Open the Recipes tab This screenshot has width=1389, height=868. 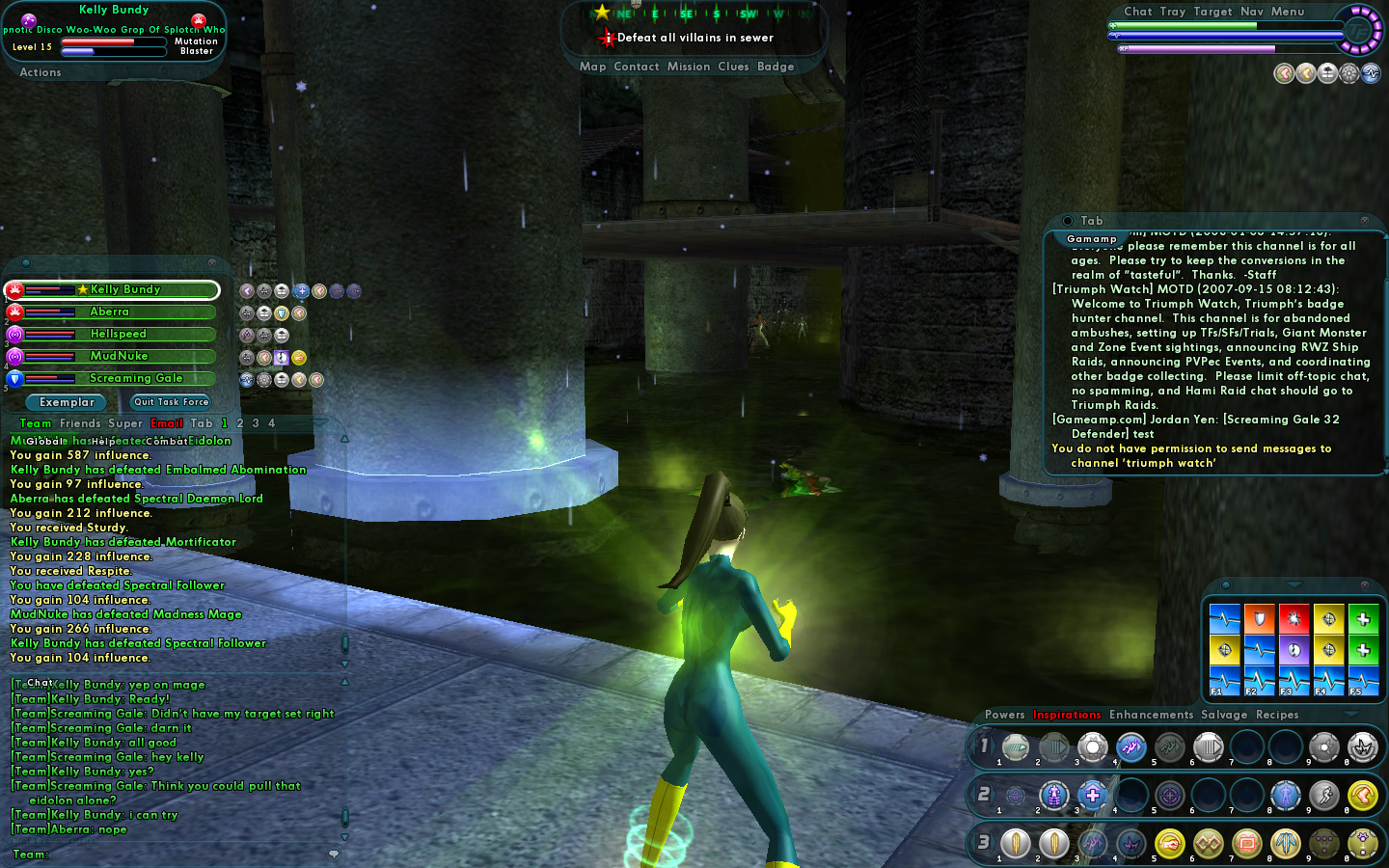click(x=1277, y=715)
